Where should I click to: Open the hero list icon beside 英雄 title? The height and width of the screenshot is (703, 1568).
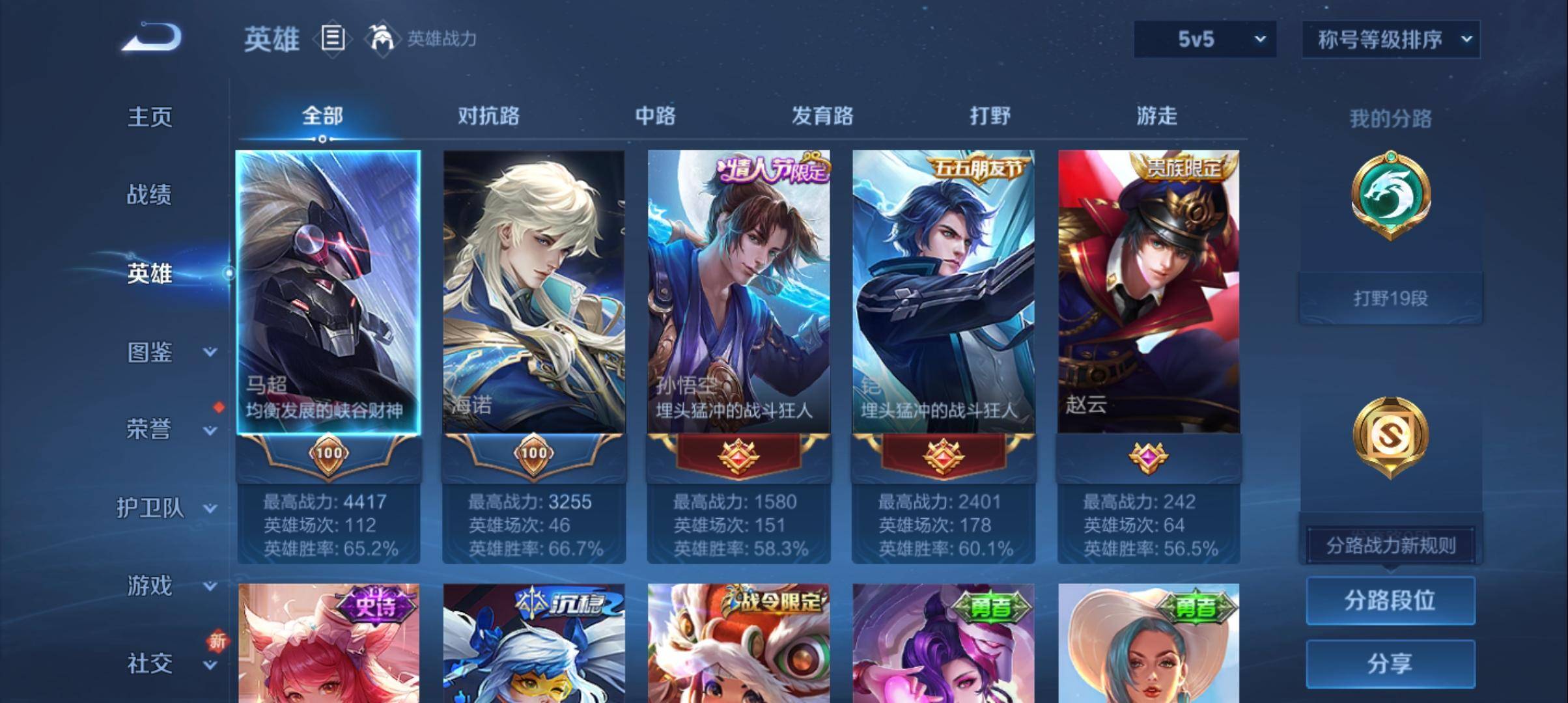333,39
